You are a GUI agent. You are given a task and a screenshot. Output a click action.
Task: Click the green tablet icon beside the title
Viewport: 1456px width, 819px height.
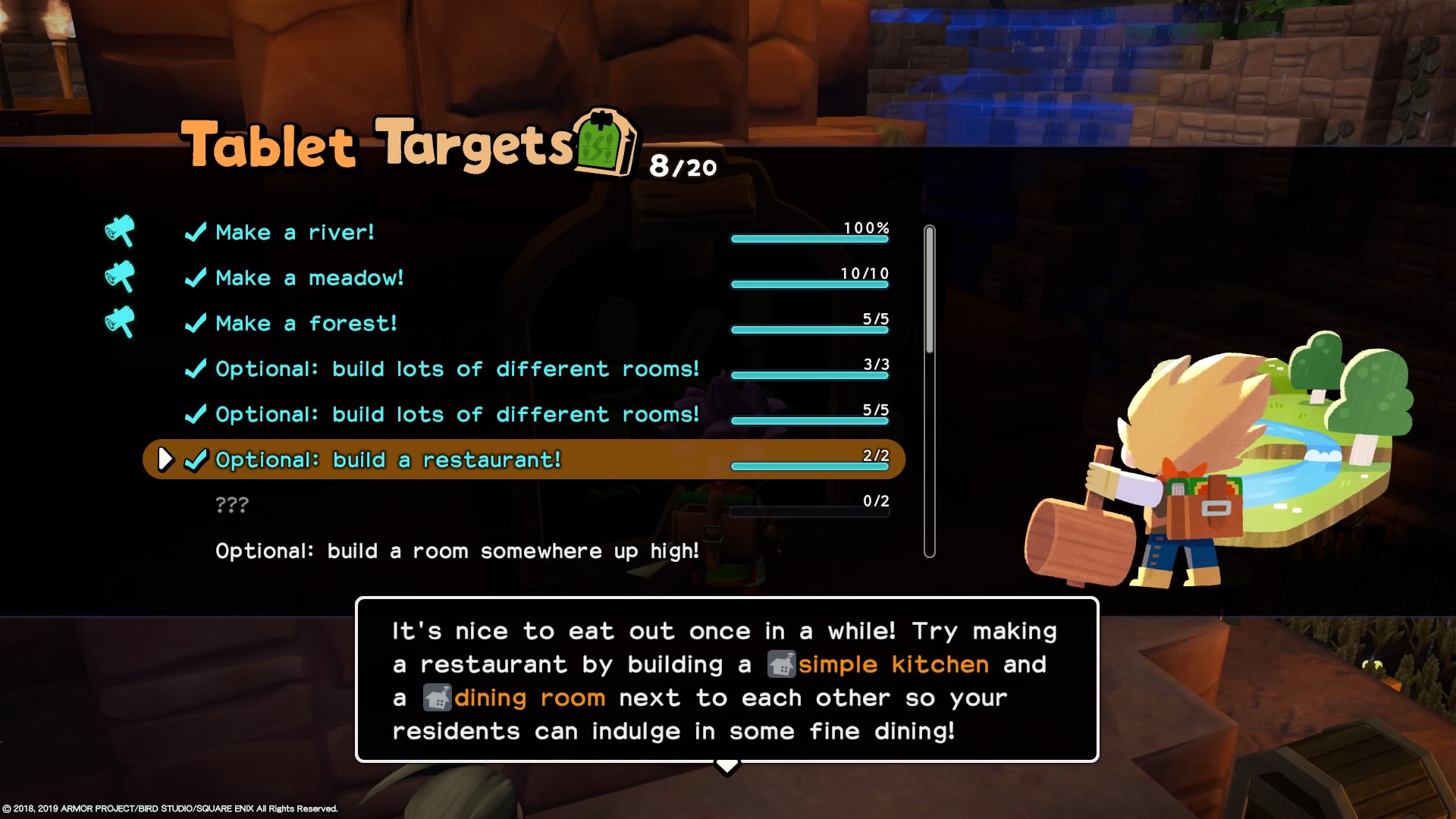point(603,144)
